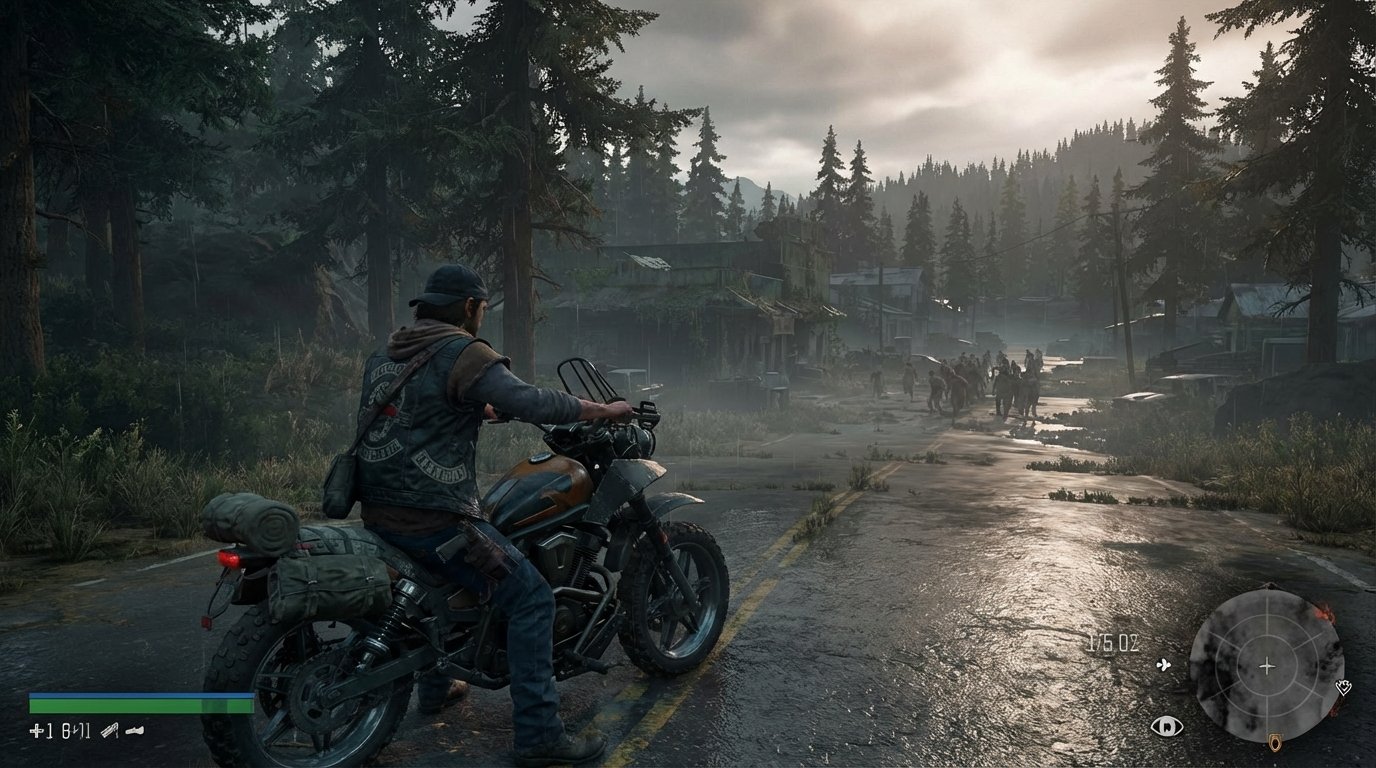Click the ammo counter reading 0/1

[76, 731]
